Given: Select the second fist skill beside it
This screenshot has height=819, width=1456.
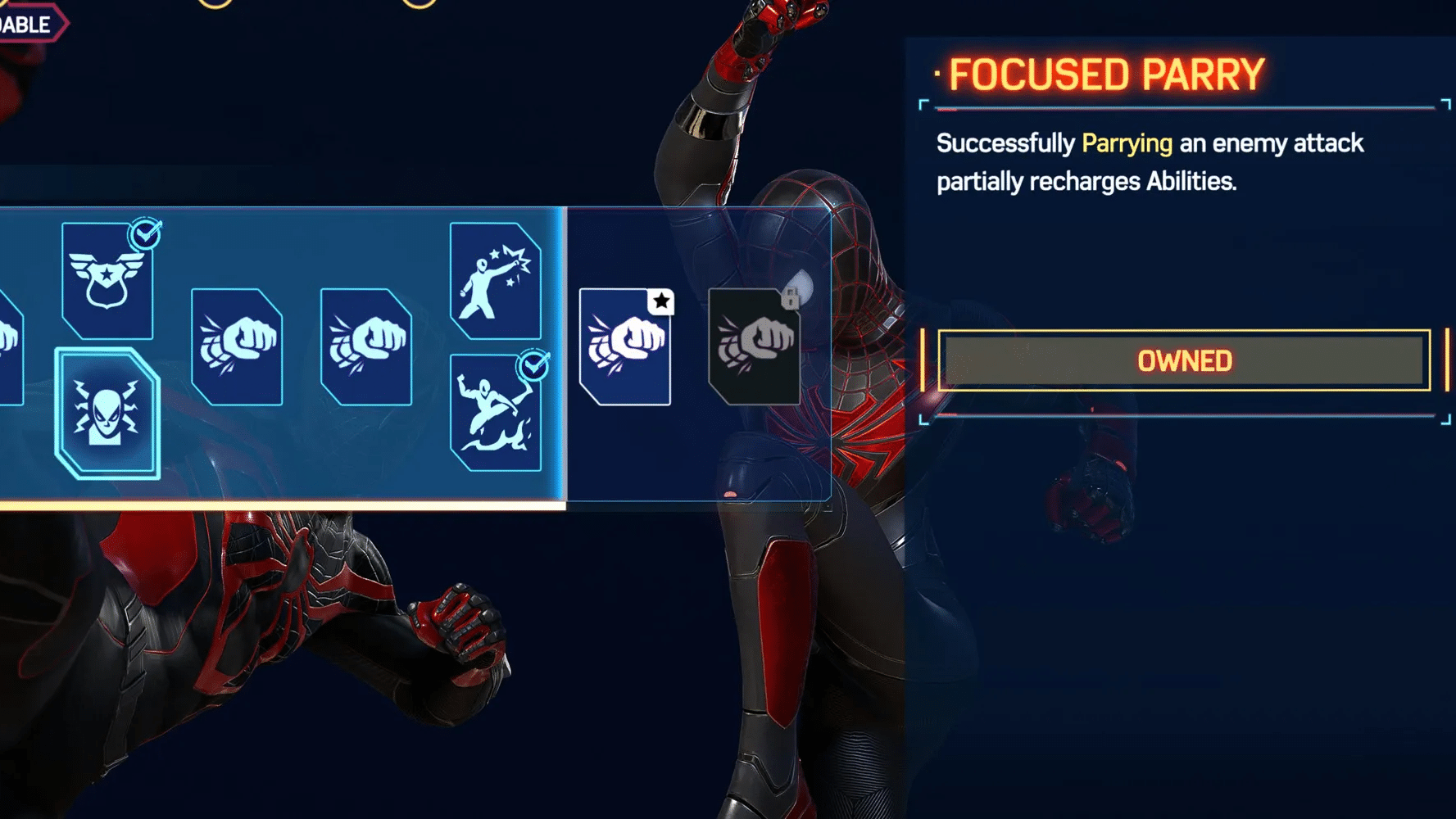Looking at the screenshot, I should pos(368,348).
